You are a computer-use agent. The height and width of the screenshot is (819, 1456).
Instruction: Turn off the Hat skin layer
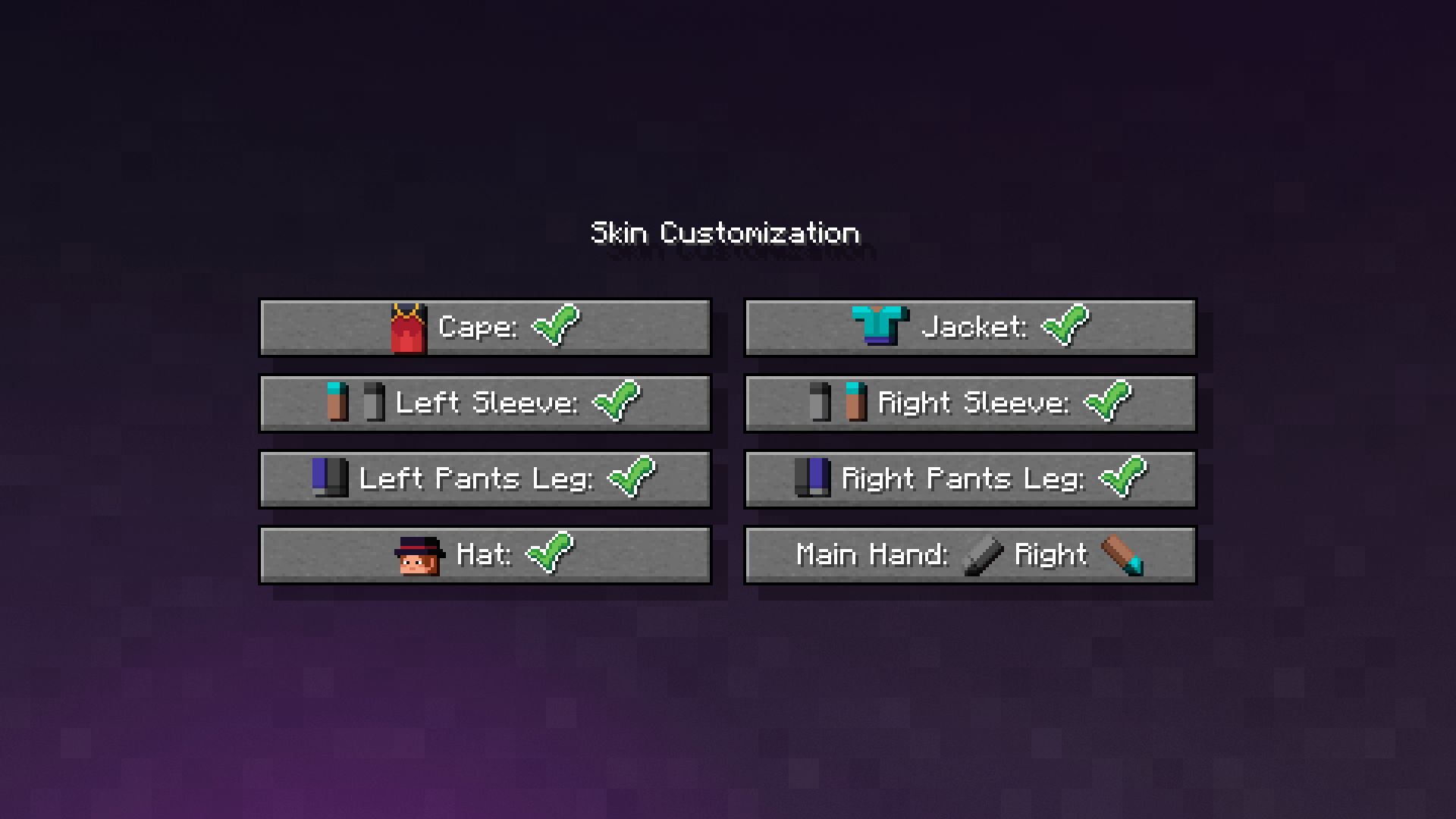pyautogui.click(x=485, y=554)
